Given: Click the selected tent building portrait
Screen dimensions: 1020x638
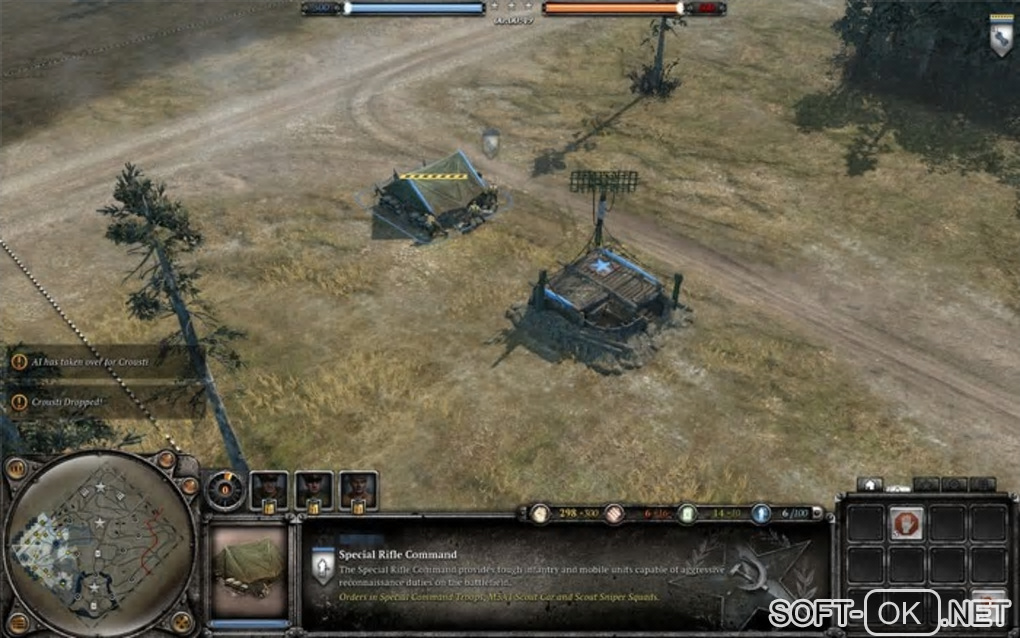Looking at the screenshot, I should tap(248, 571).
